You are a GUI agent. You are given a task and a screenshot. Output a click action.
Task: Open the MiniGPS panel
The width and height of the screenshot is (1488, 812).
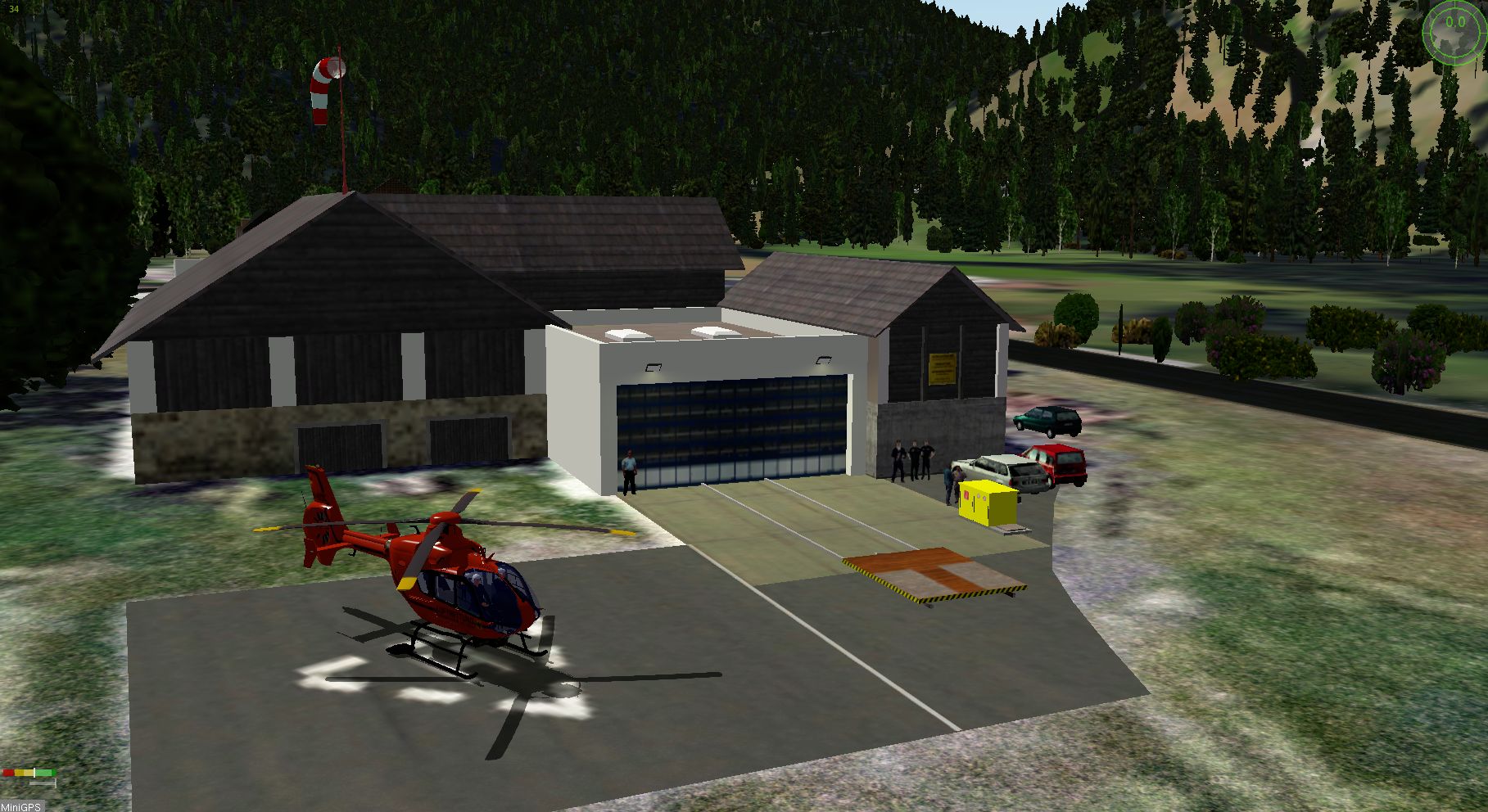(x=20, y=806)
